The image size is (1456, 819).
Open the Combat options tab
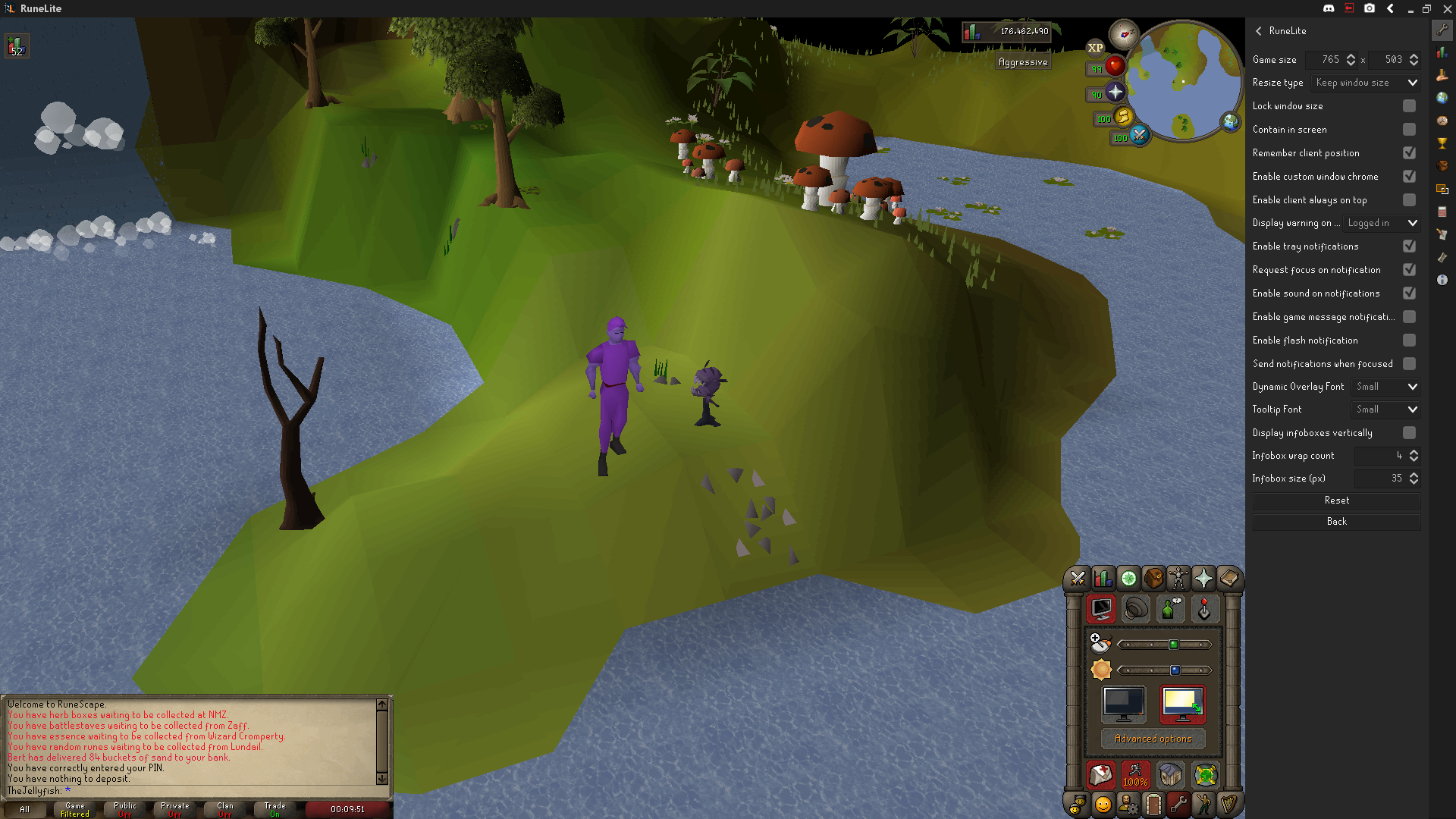pos(1078,579)
